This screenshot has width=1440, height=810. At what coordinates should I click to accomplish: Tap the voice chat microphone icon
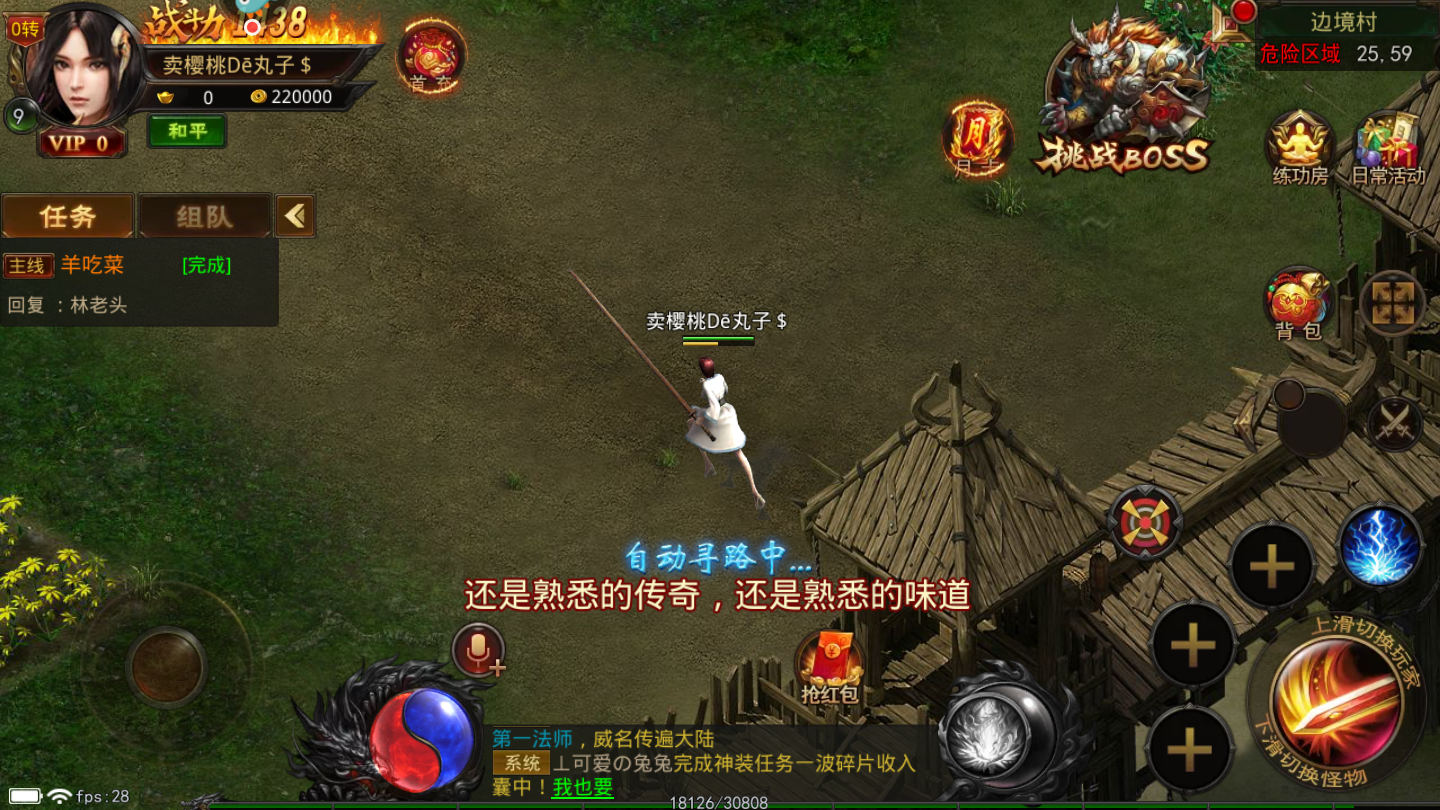point(478,650)
